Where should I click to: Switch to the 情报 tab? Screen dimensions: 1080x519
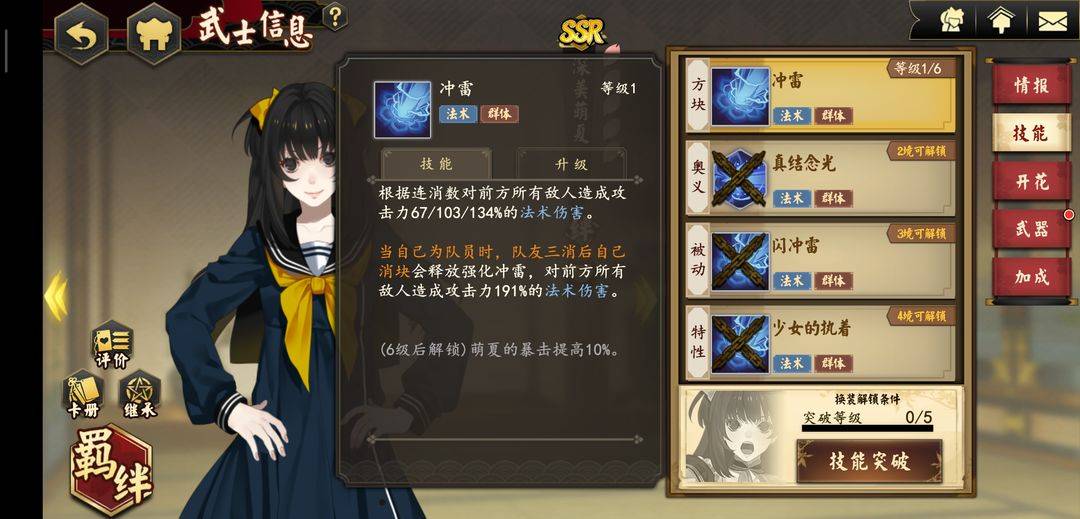pyautogui.click(x=1030, y=85)
